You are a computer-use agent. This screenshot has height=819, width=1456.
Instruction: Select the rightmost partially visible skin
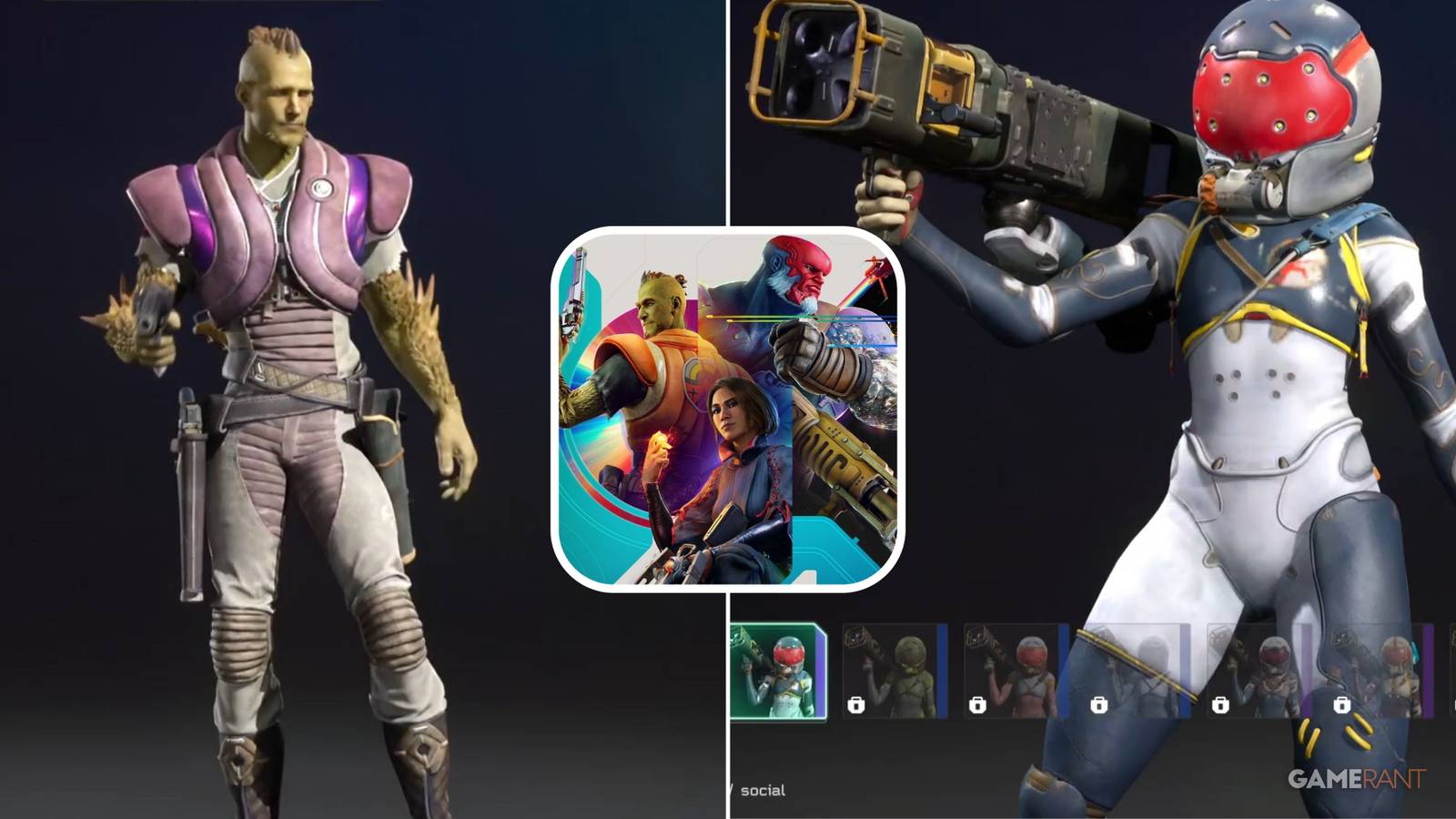click(x=1451, y=669)
